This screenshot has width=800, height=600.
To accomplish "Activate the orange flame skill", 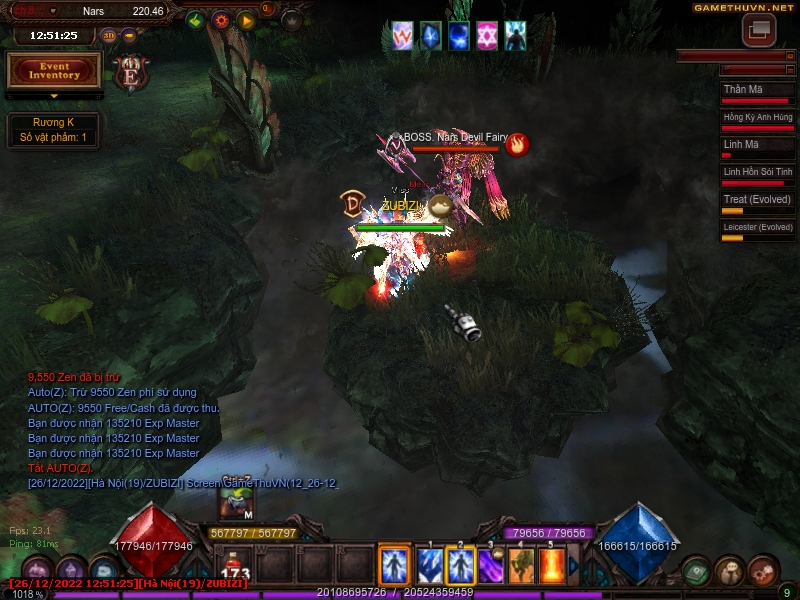I will coord(552,566).
